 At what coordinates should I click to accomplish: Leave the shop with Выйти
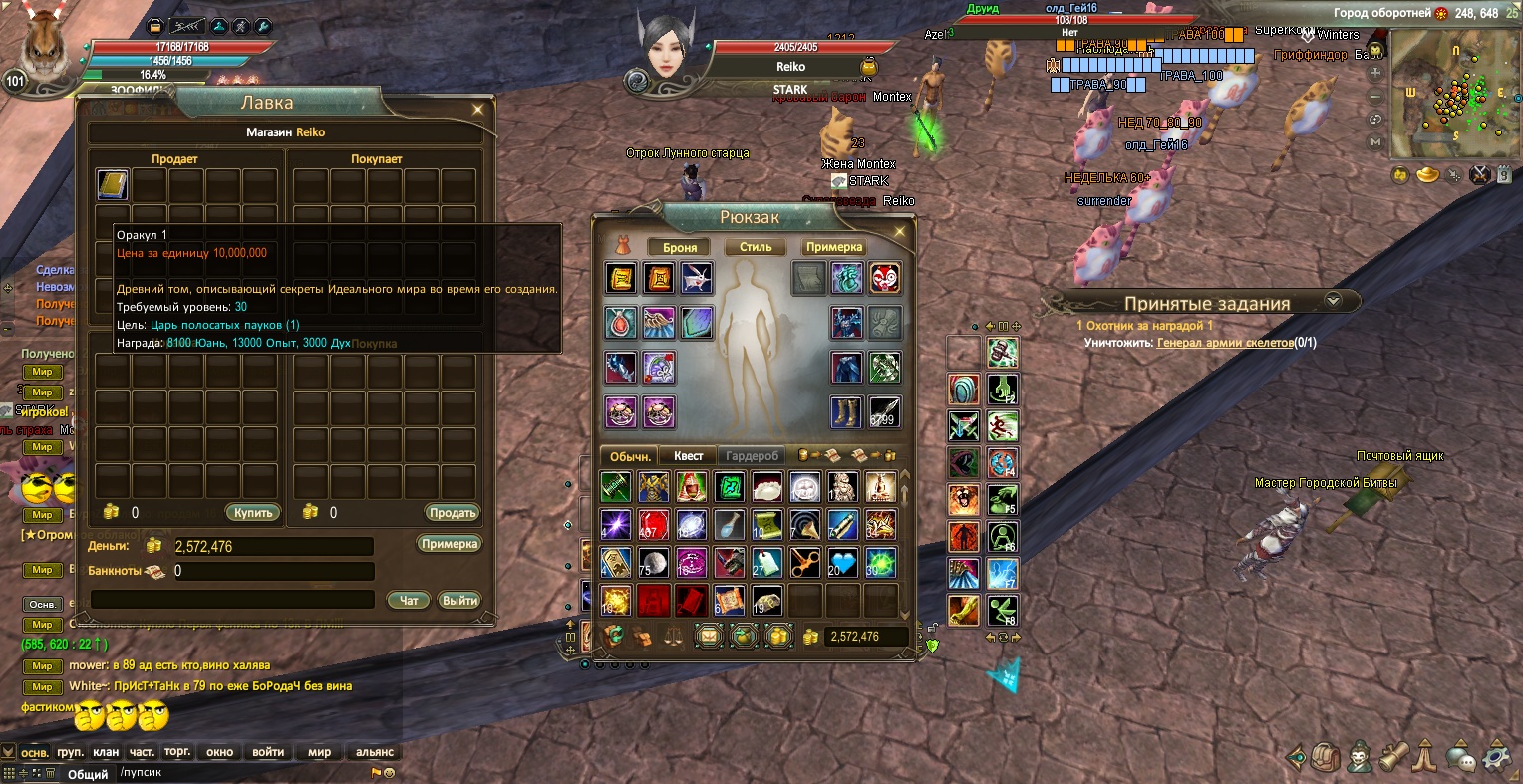[x=459, y=601]
